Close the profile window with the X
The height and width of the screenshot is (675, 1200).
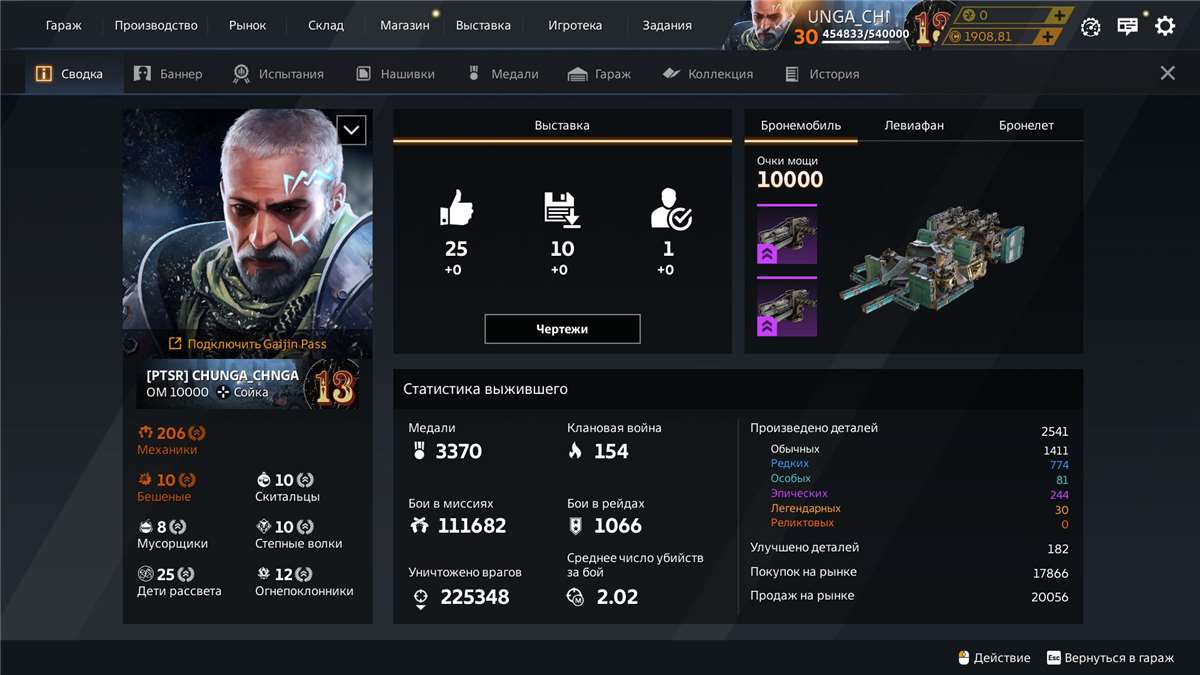tap(1167, 73)
